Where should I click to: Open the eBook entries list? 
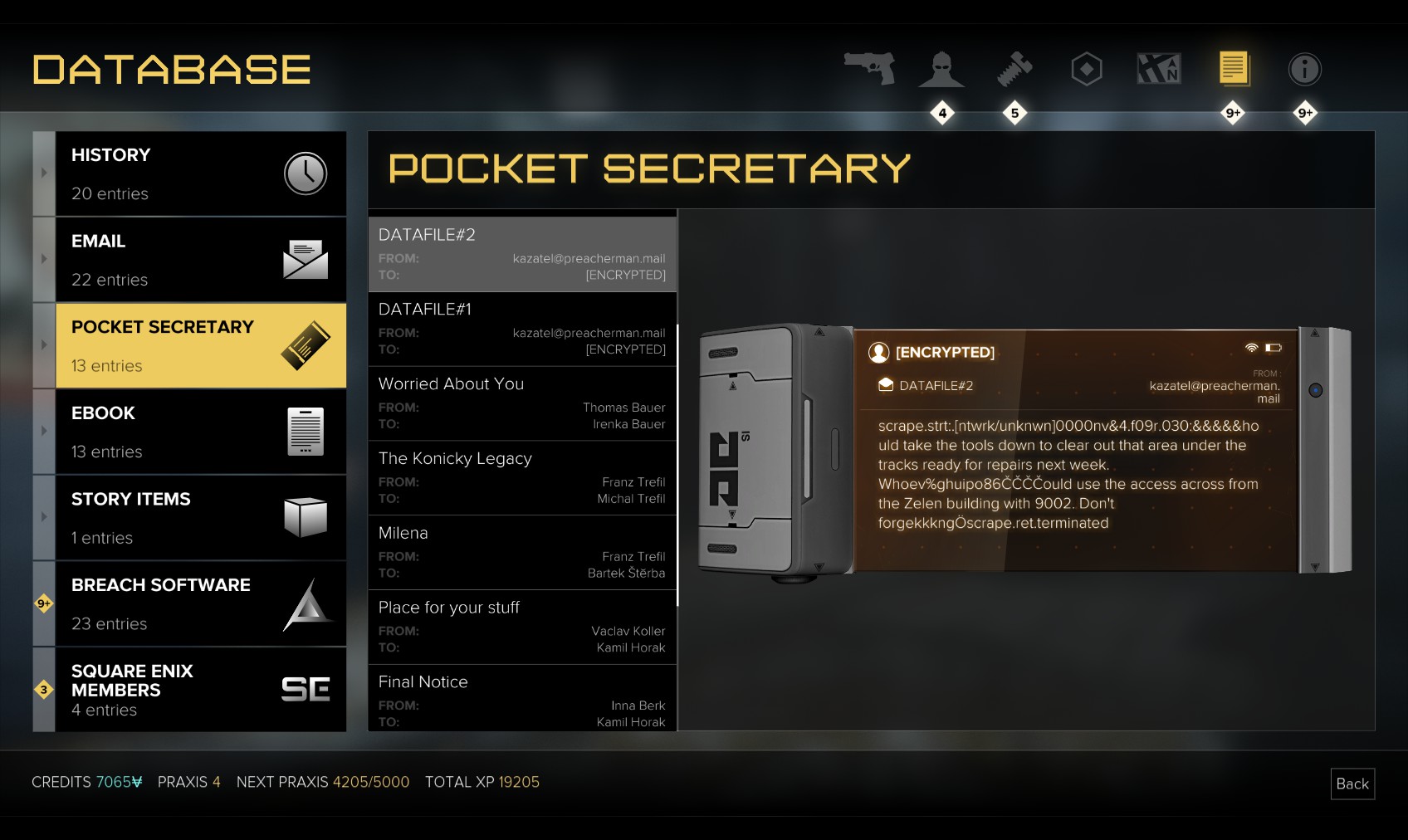click(x=200, y=432)
